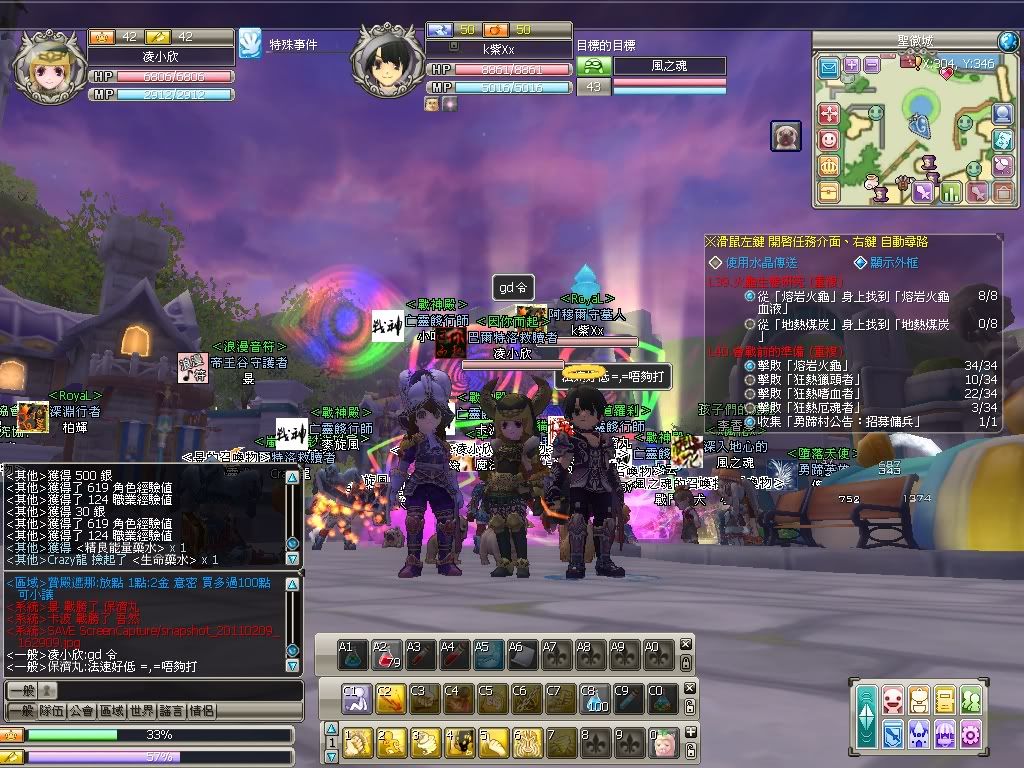1024x768 pixels.
Task: Switch chat to the 隊伍 tab
Action: (x=52, y=711)
